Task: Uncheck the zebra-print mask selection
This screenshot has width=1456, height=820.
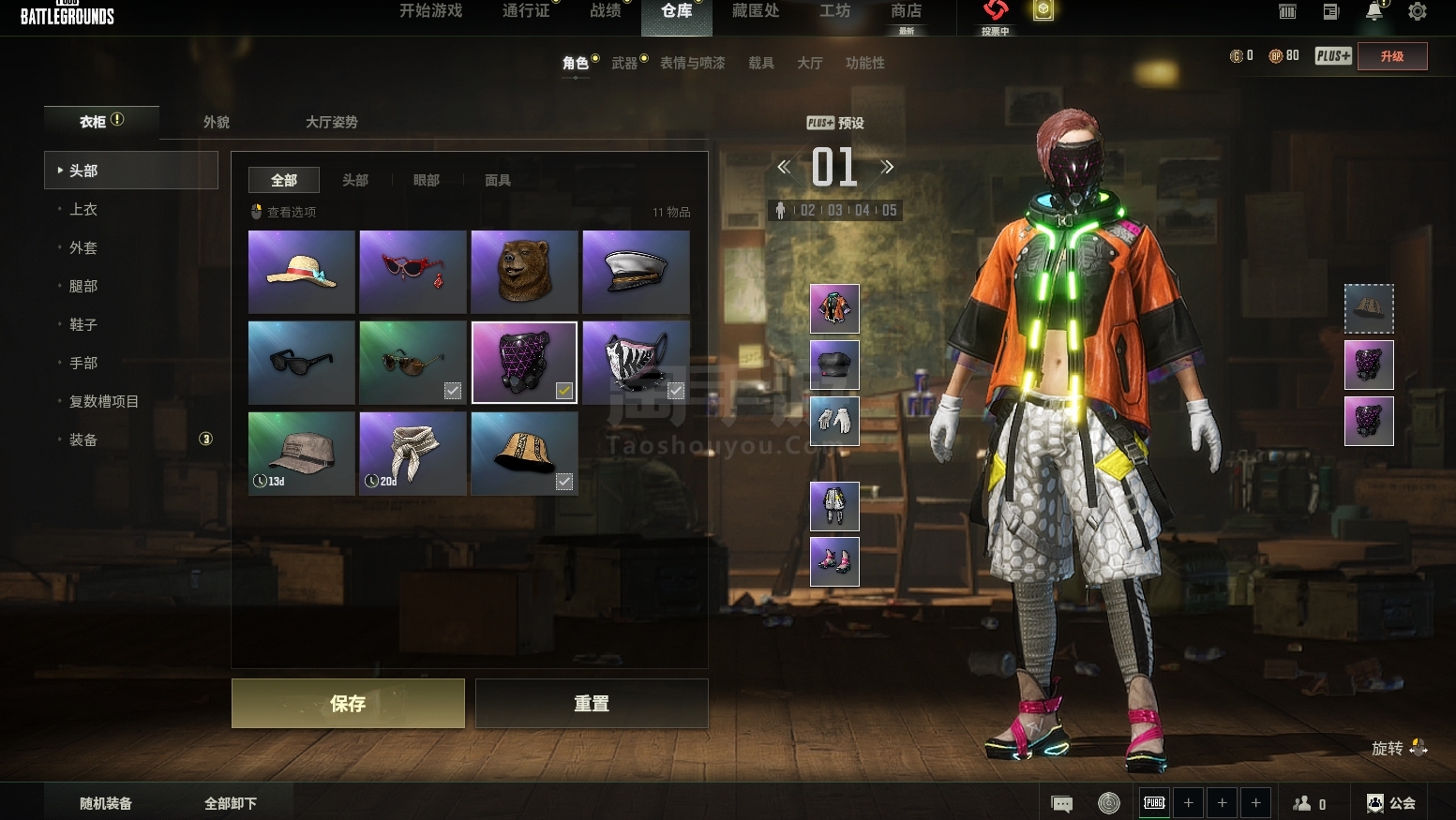Action: 676,392
